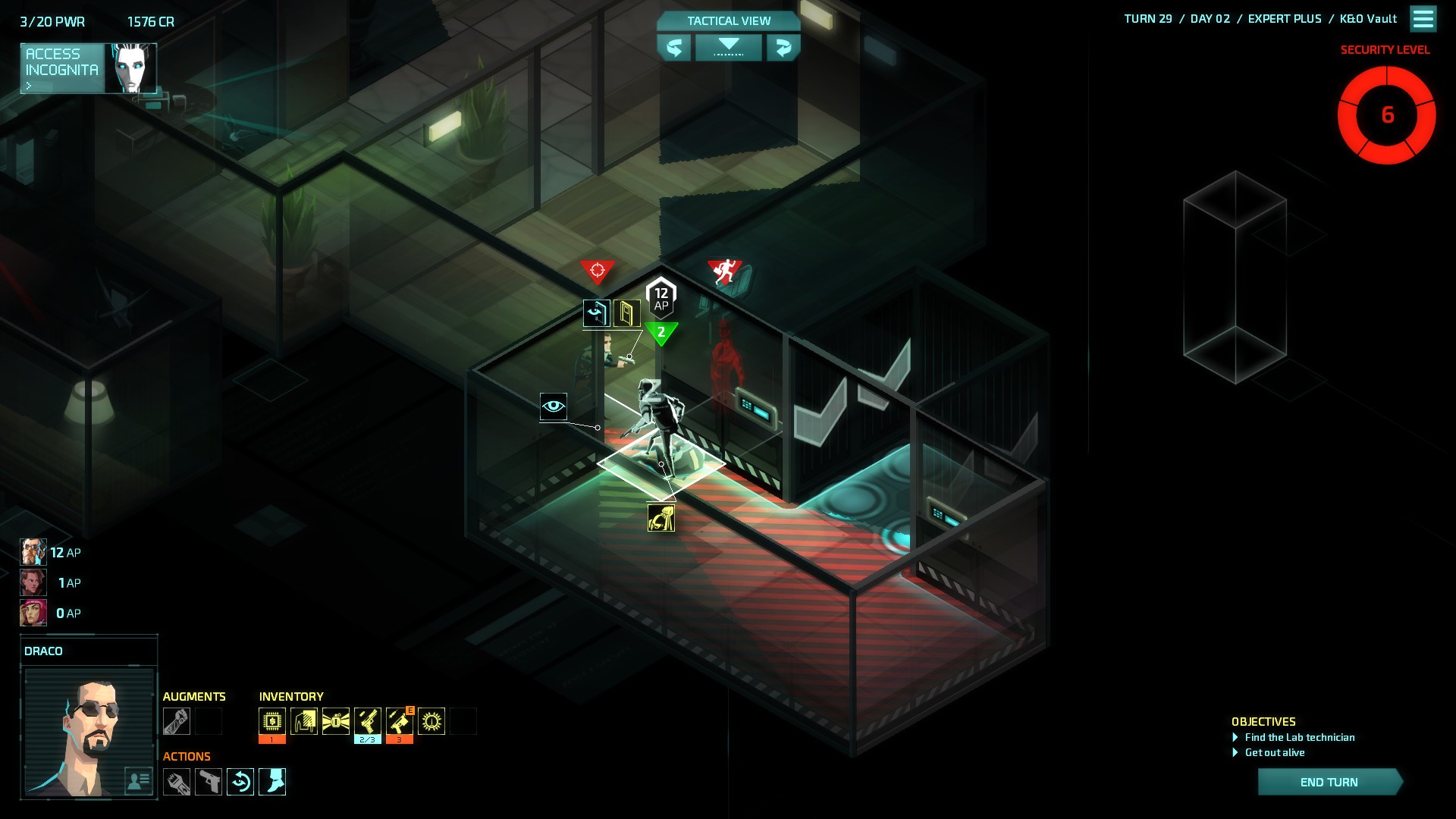Select the flash grenade inventory item

[336, 721]
